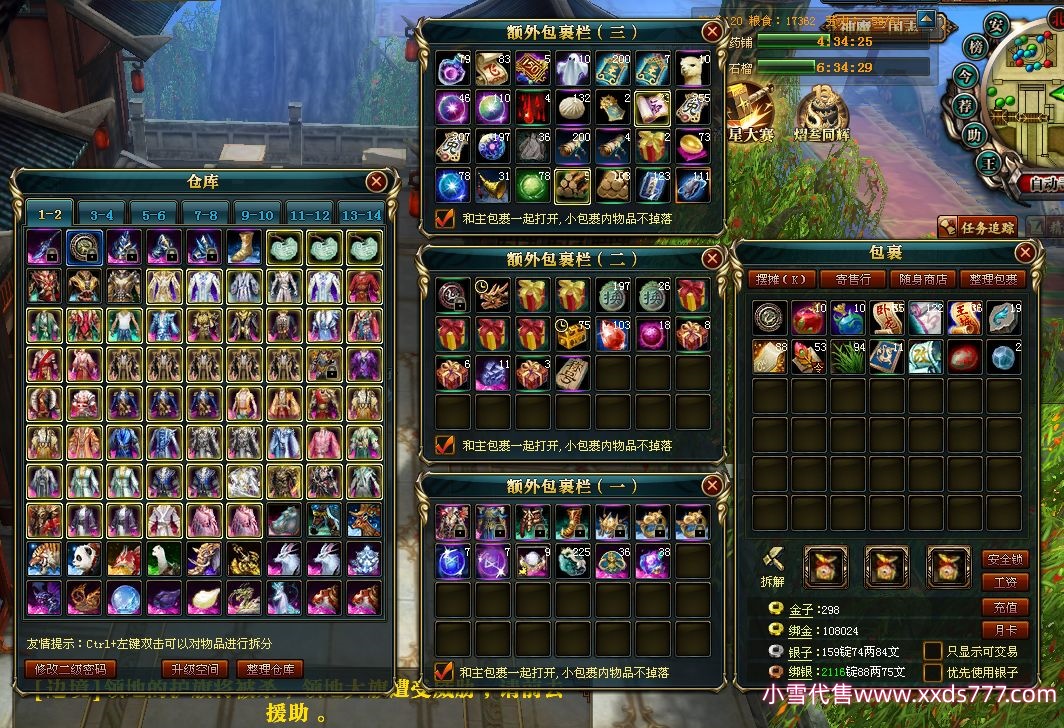
Task: Open the 摆摊(K) stall button
Action: coord(781,279)
